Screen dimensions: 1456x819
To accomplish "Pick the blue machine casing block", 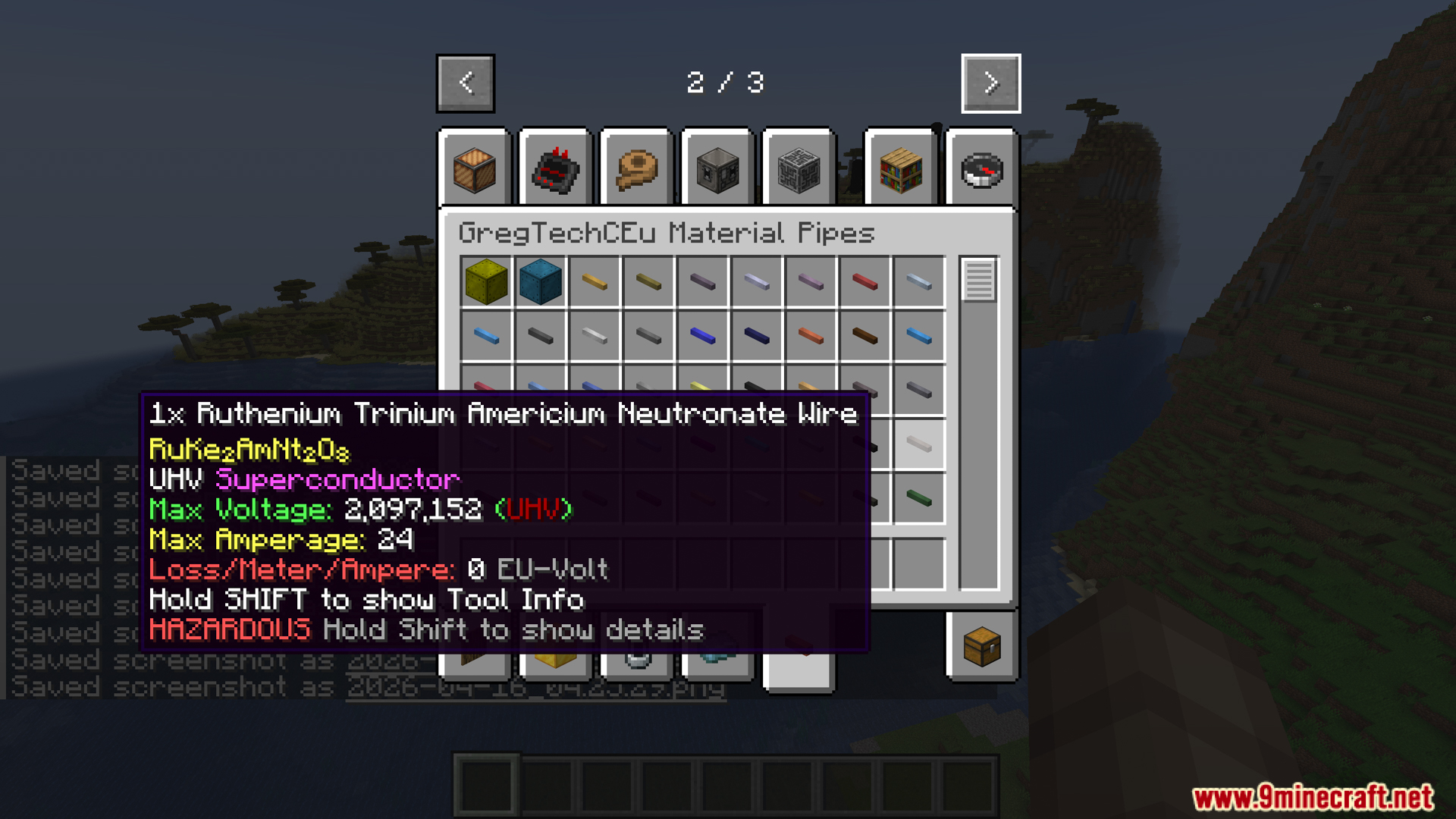I will coord(540,281).
